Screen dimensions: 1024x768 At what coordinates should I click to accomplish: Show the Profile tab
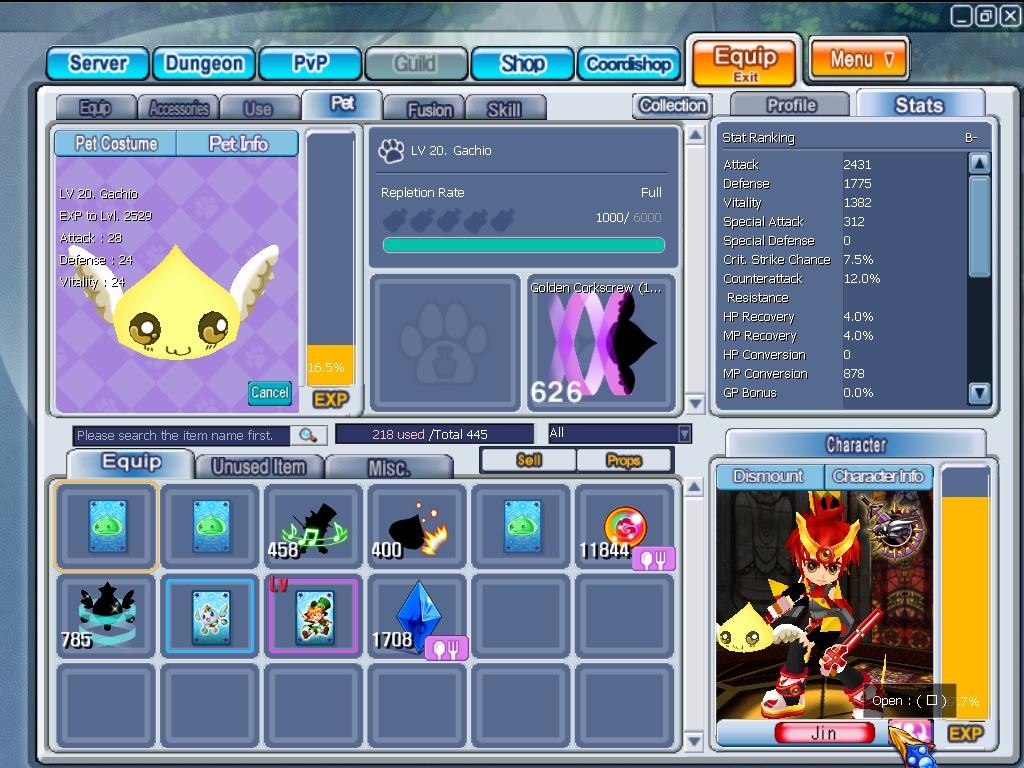click(x=791, y=105)
